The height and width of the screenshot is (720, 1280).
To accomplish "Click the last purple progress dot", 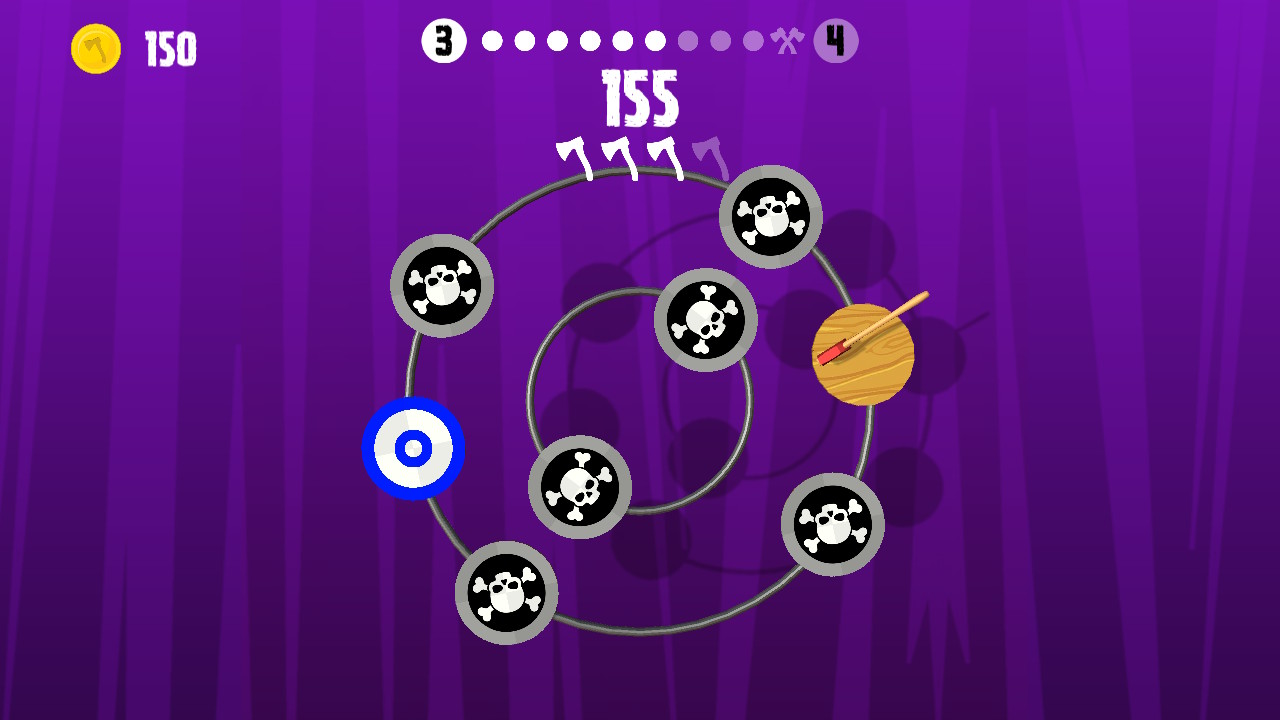I will 753,41.
